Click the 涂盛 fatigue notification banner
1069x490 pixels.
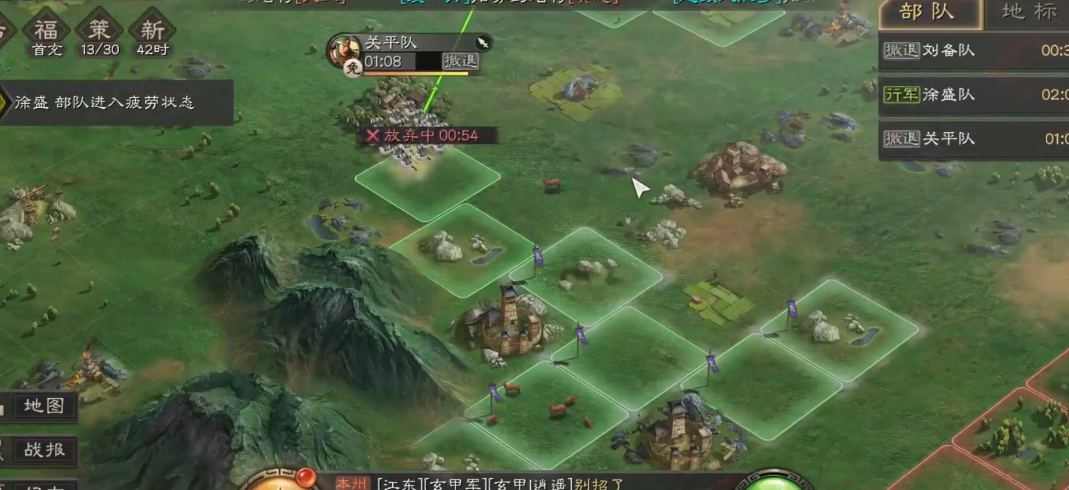pyautogui.click(x=115, y=103)
